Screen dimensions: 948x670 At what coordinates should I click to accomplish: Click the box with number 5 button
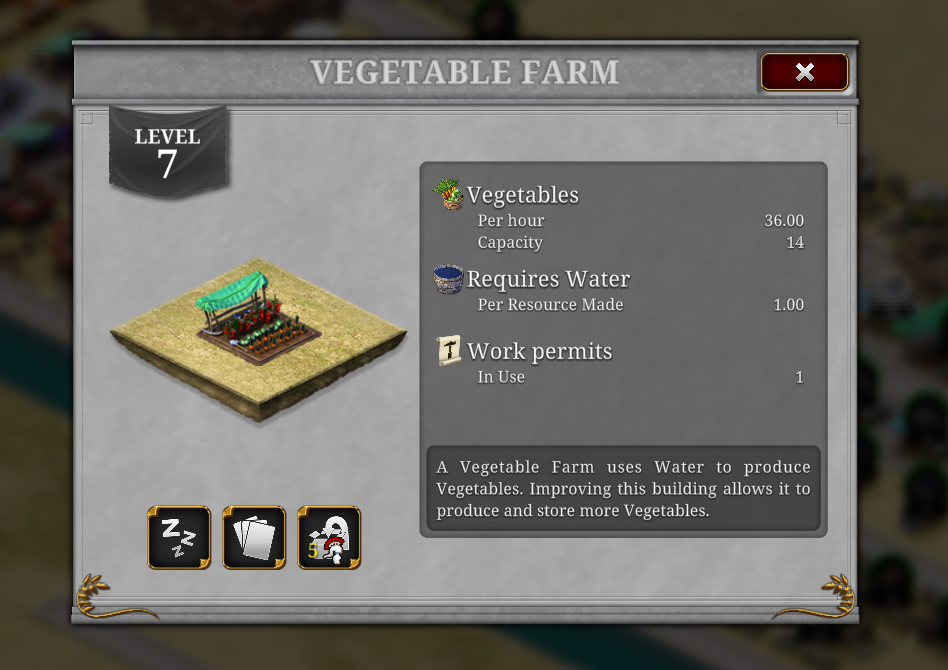click(329, 538)
